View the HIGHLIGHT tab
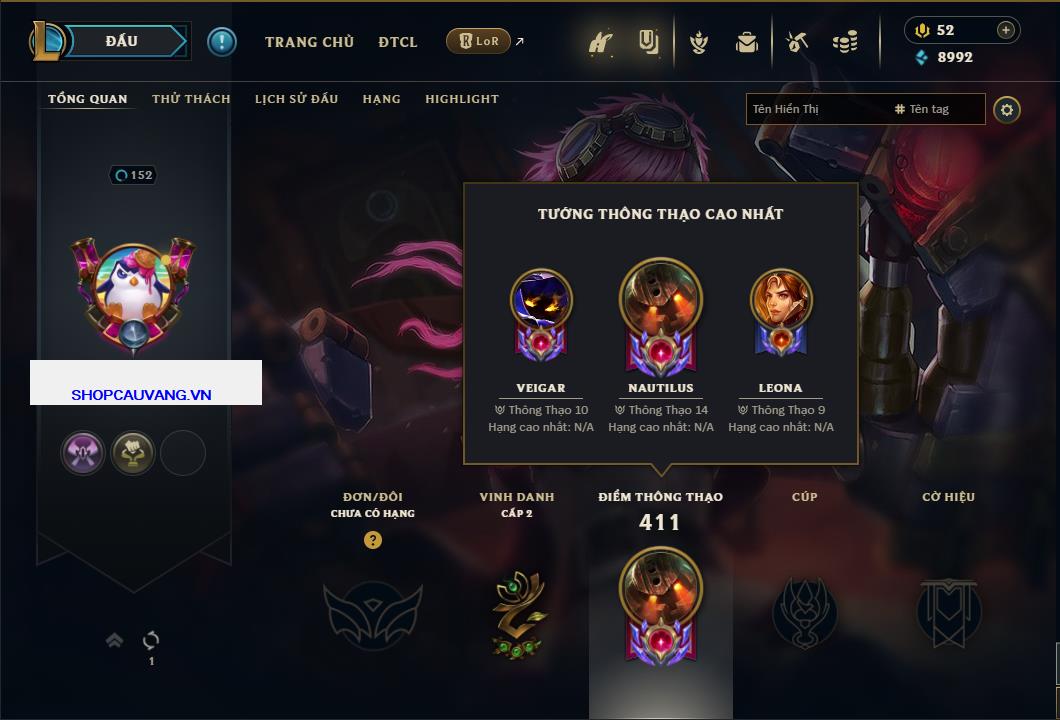 click(x=462, y=99)
